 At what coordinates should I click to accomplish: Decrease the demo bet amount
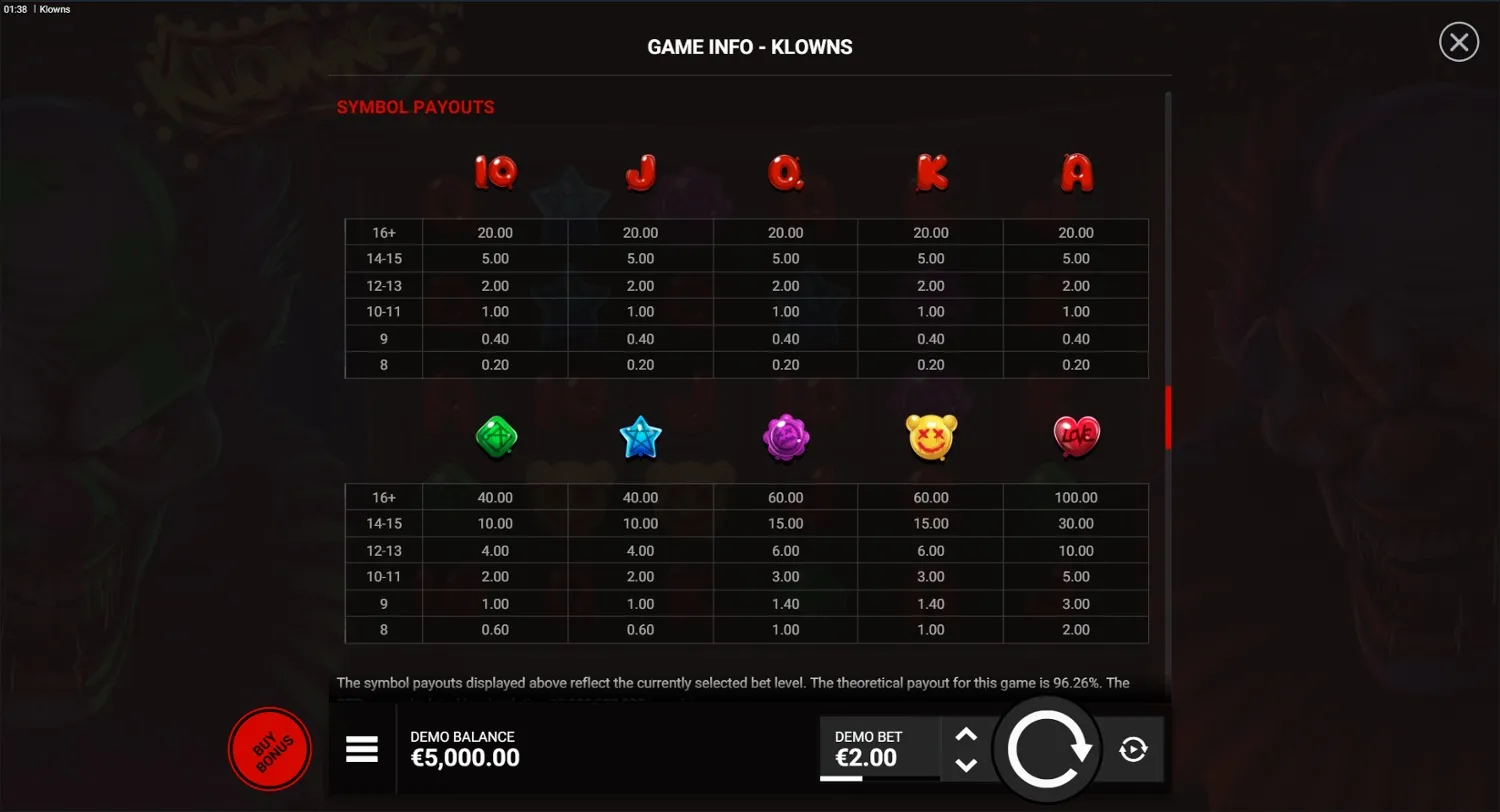click(x=966, y=765)
